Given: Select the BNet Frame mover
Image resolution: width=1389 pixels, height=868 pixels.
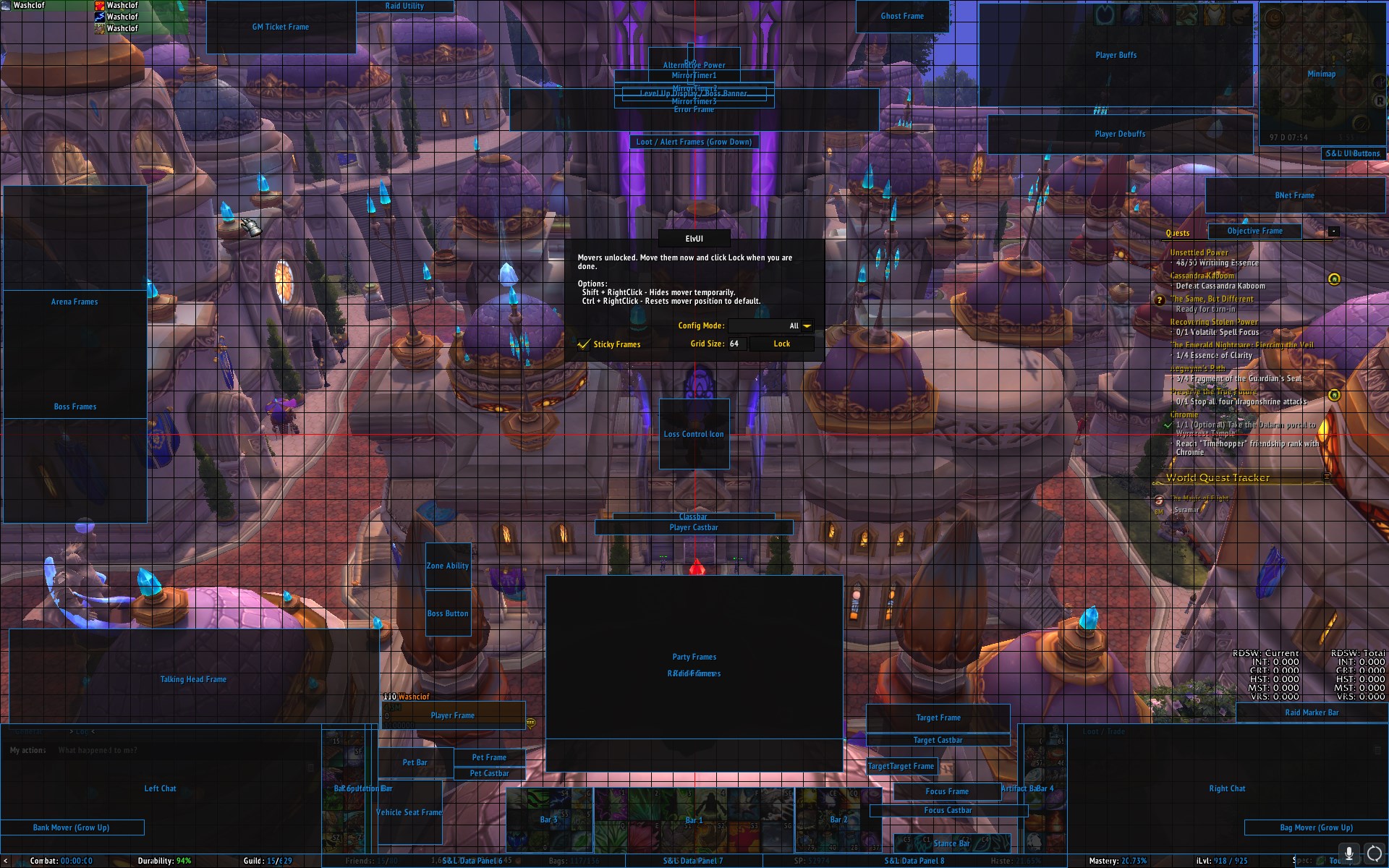Looking at the screenshot, I should [x=1294, y=195].
